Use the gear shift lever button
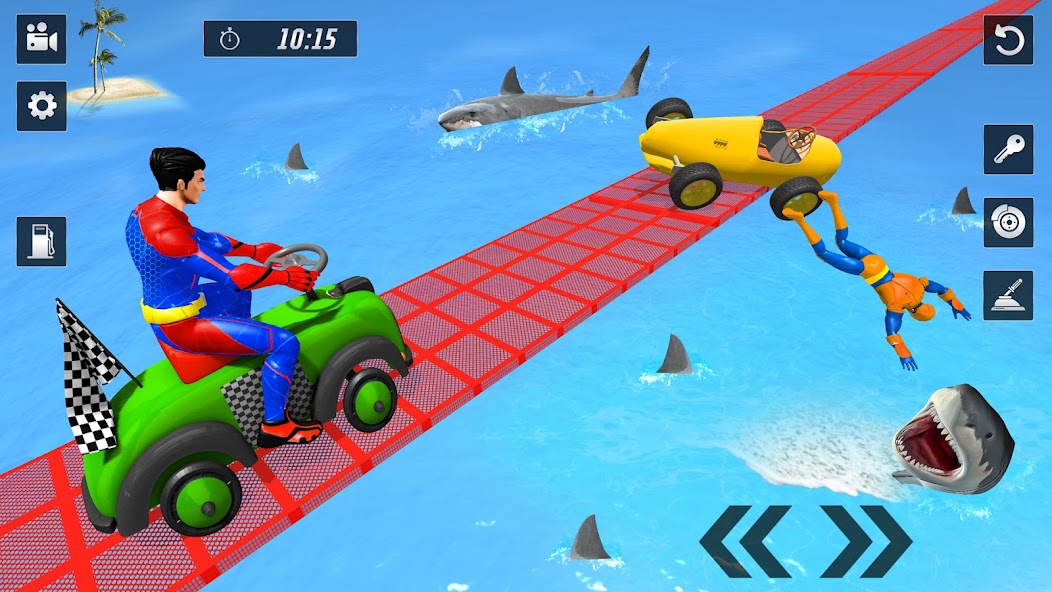This screenshot has height=592, width=1052. [1008, 295]
